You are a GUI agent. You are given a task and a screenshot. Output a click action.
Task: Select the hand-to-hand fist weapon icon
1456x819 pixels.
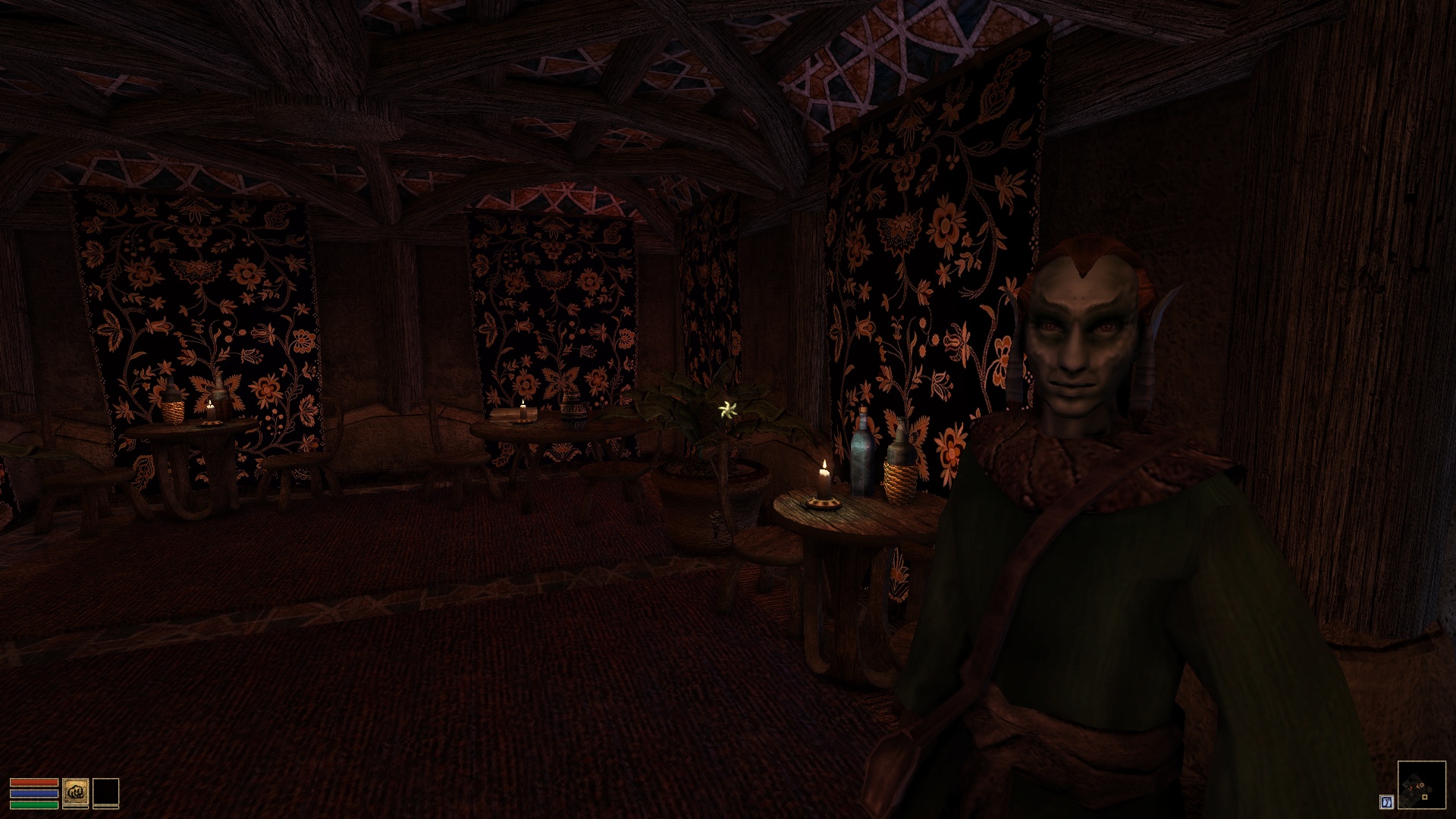pos(75,792)
